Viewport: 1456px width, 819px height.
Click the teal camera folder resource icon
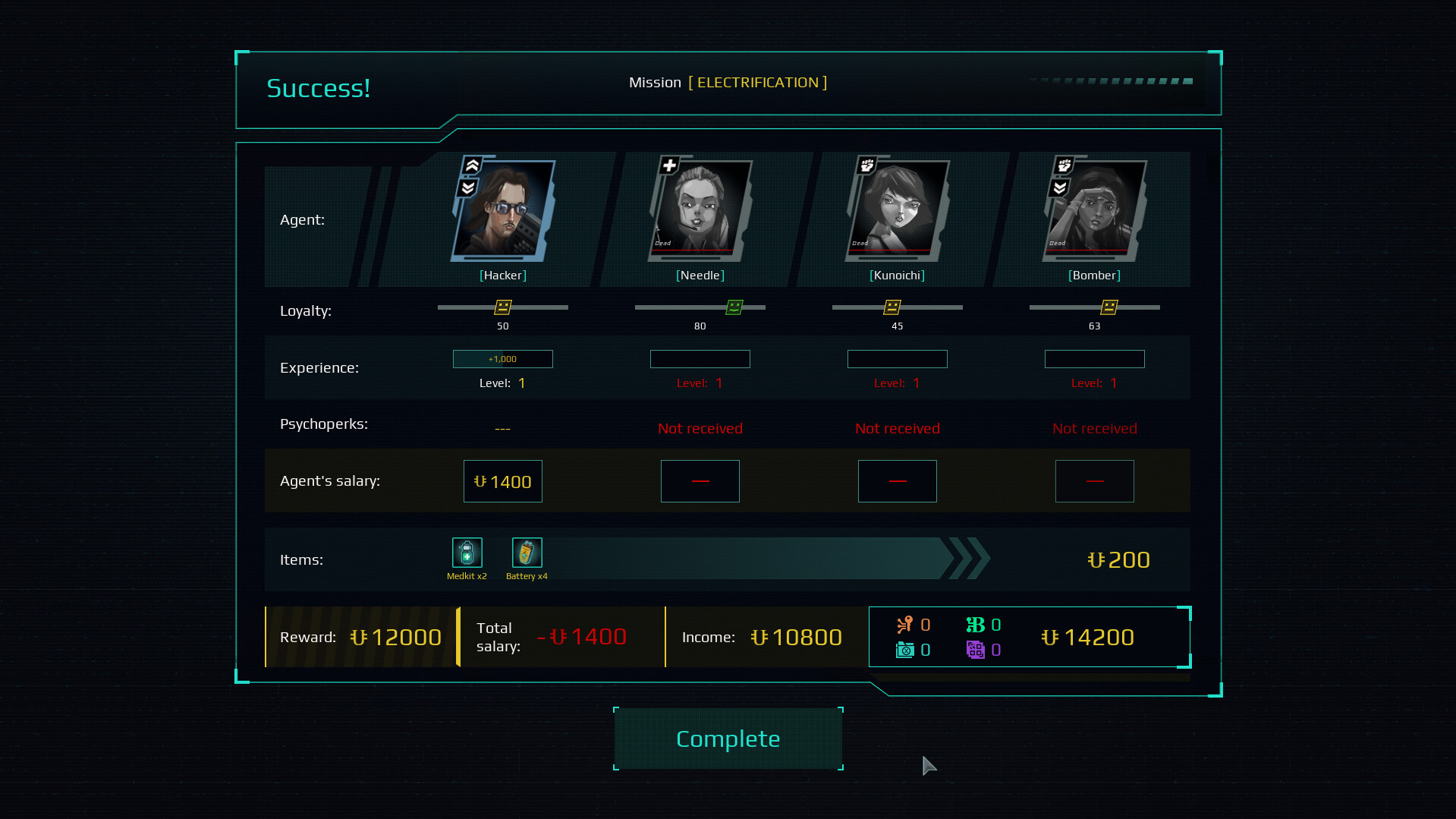coord(904,650)
